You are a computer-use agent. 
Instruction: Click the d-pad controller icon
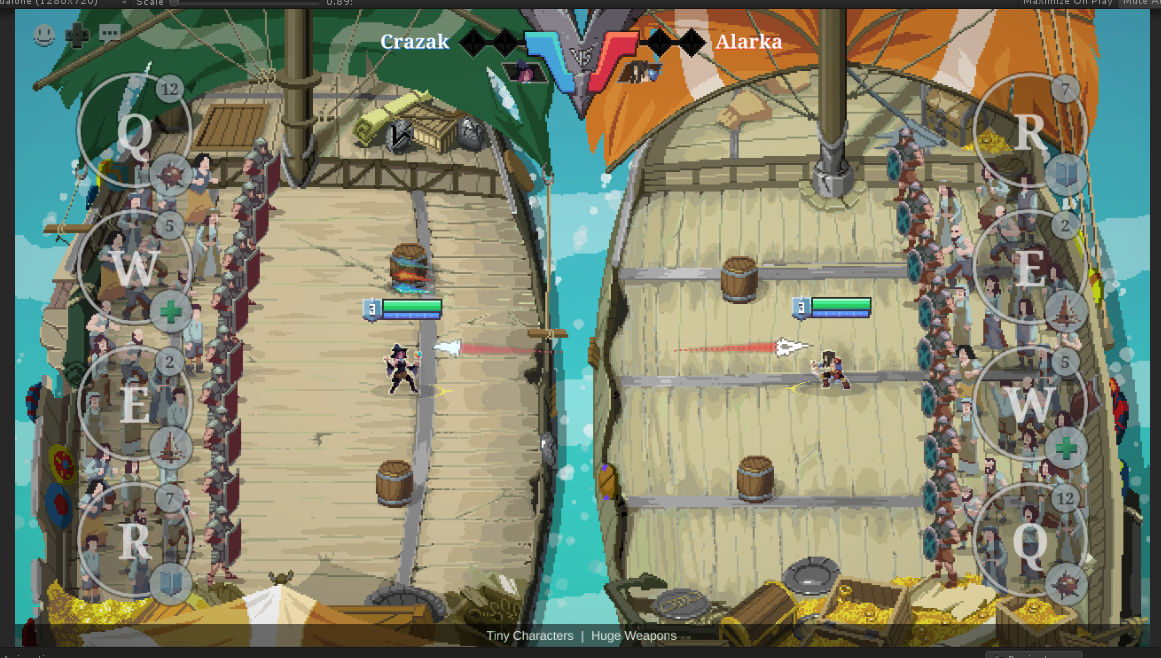(77, 36)
